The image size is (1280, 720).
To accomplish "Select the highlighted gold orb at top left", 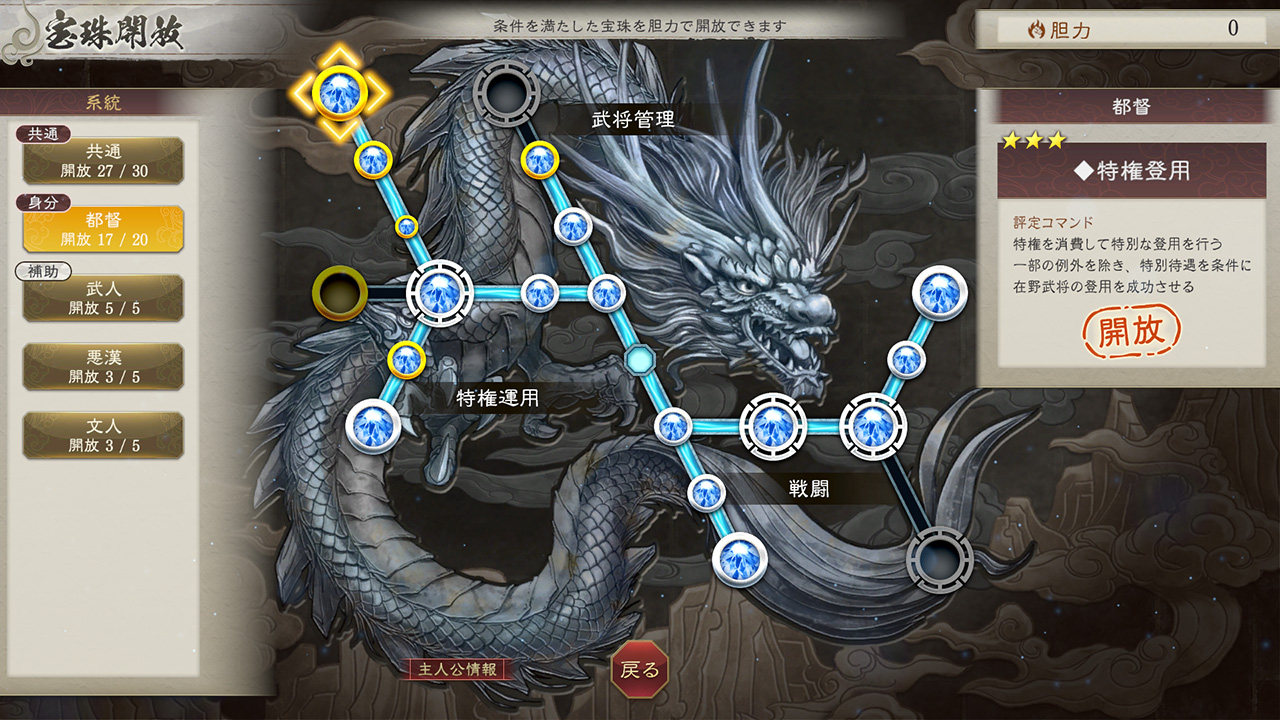I will click(340, 90).
